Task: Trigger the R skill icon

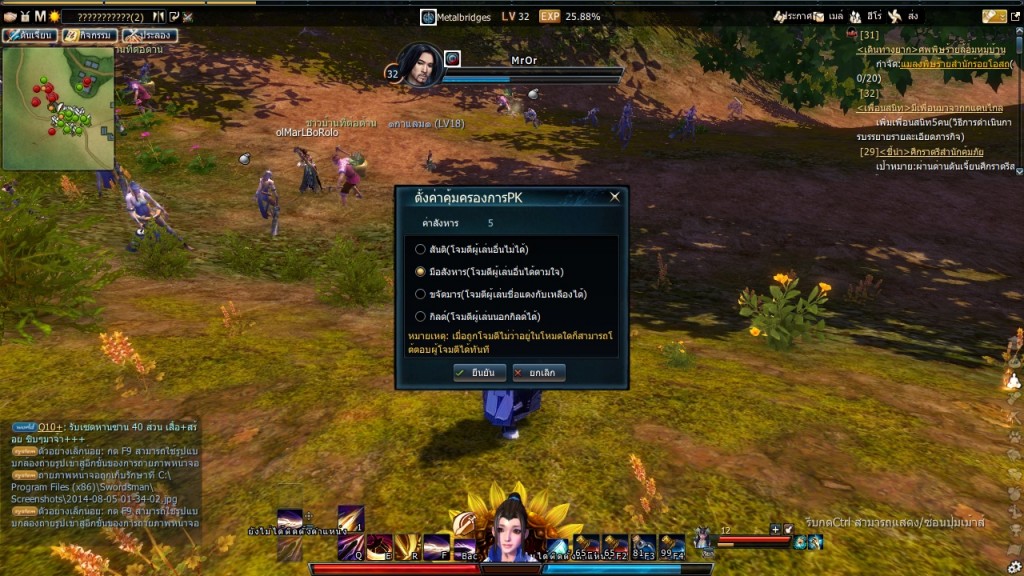Action: [x=408, y=546]
